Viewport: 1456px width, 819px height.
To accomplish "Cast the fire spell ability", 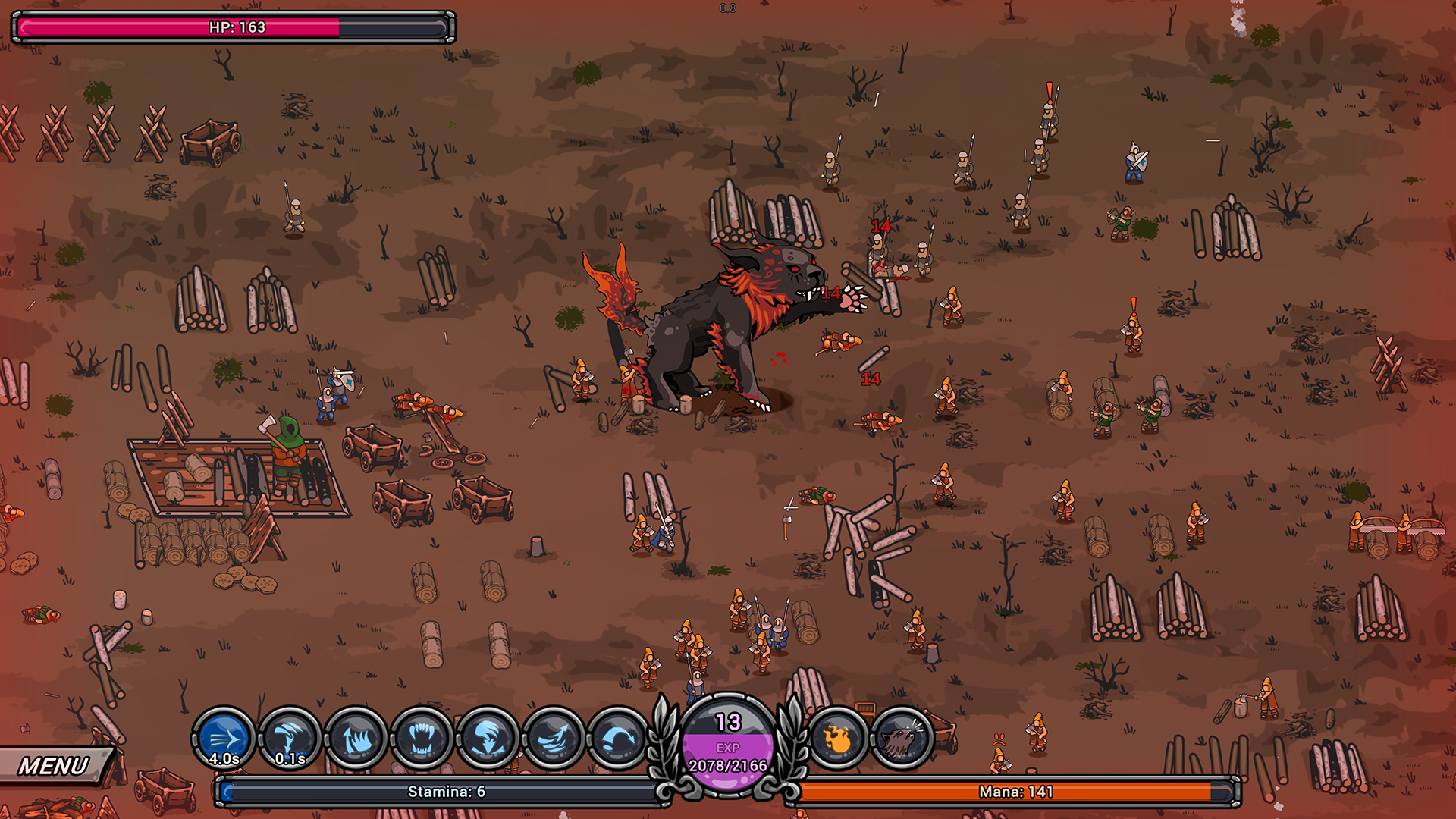I will coord(837,739).
